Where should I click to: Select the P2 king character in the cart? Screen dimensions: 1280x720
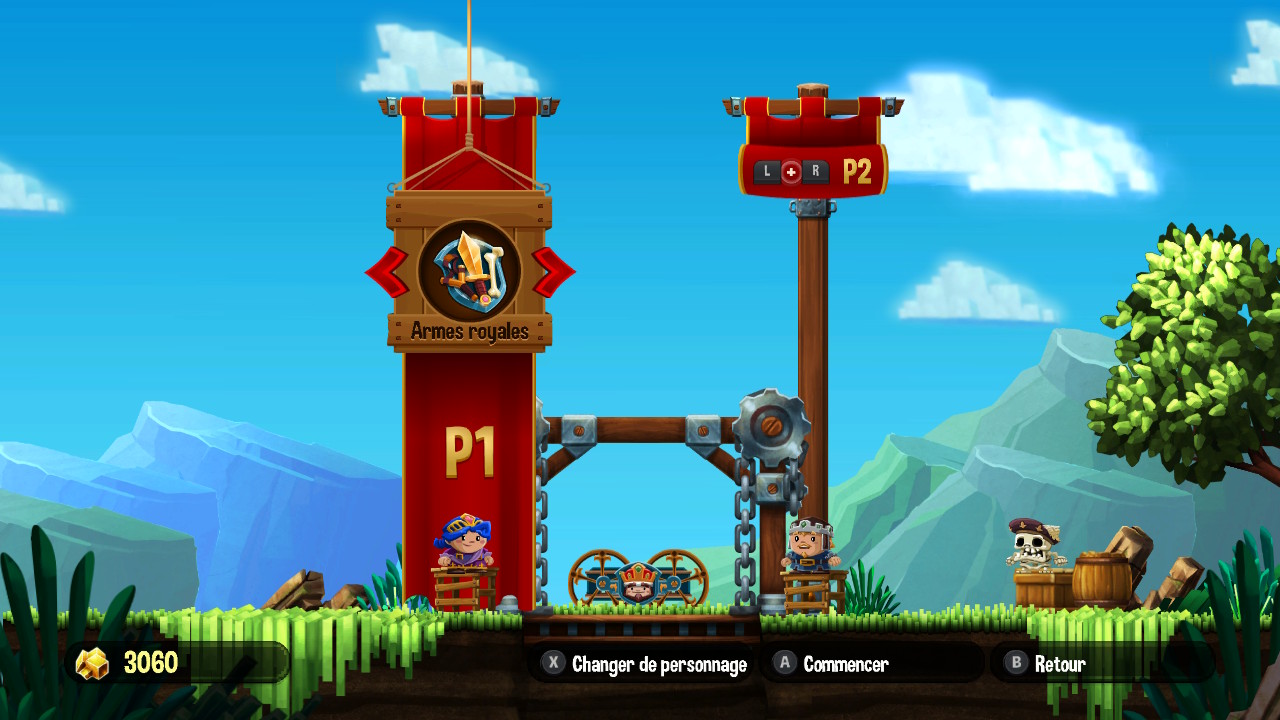tap(810, 543)
